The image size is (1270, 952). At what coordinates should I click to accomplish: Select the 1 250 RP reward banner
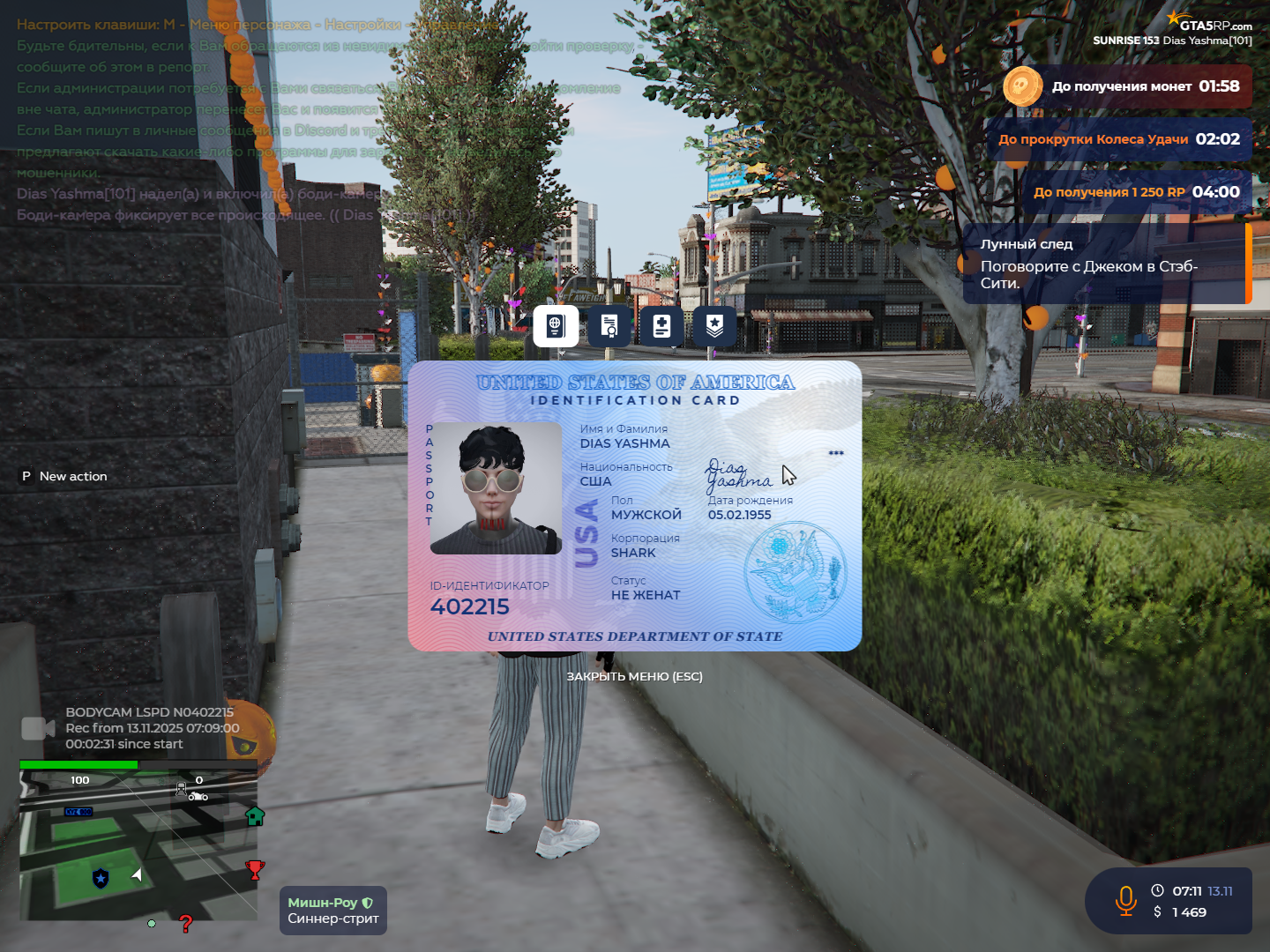[x=1136, y=192]
